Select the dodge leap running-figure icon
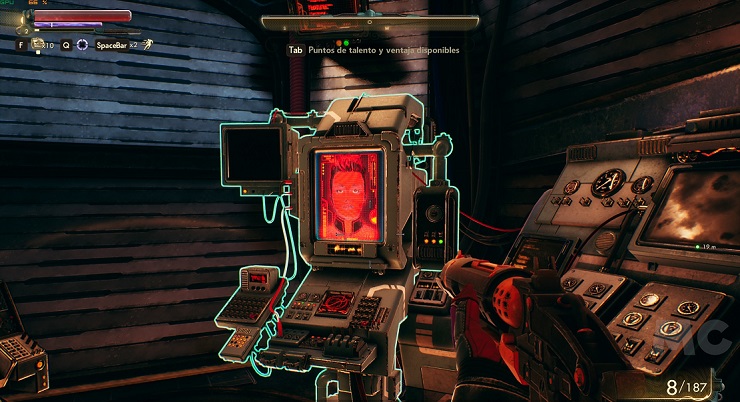 [x=147, y=44]
